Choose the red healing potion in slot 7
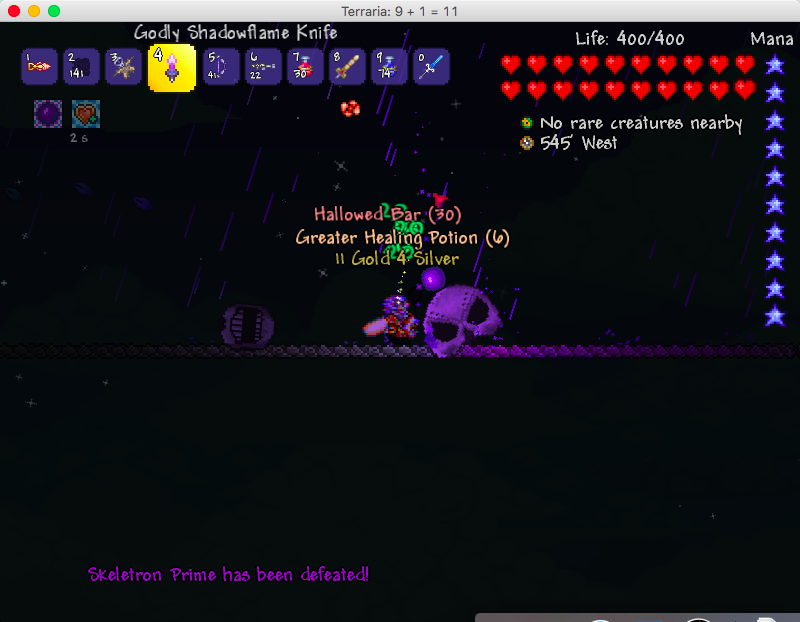 tap(305, 67)
